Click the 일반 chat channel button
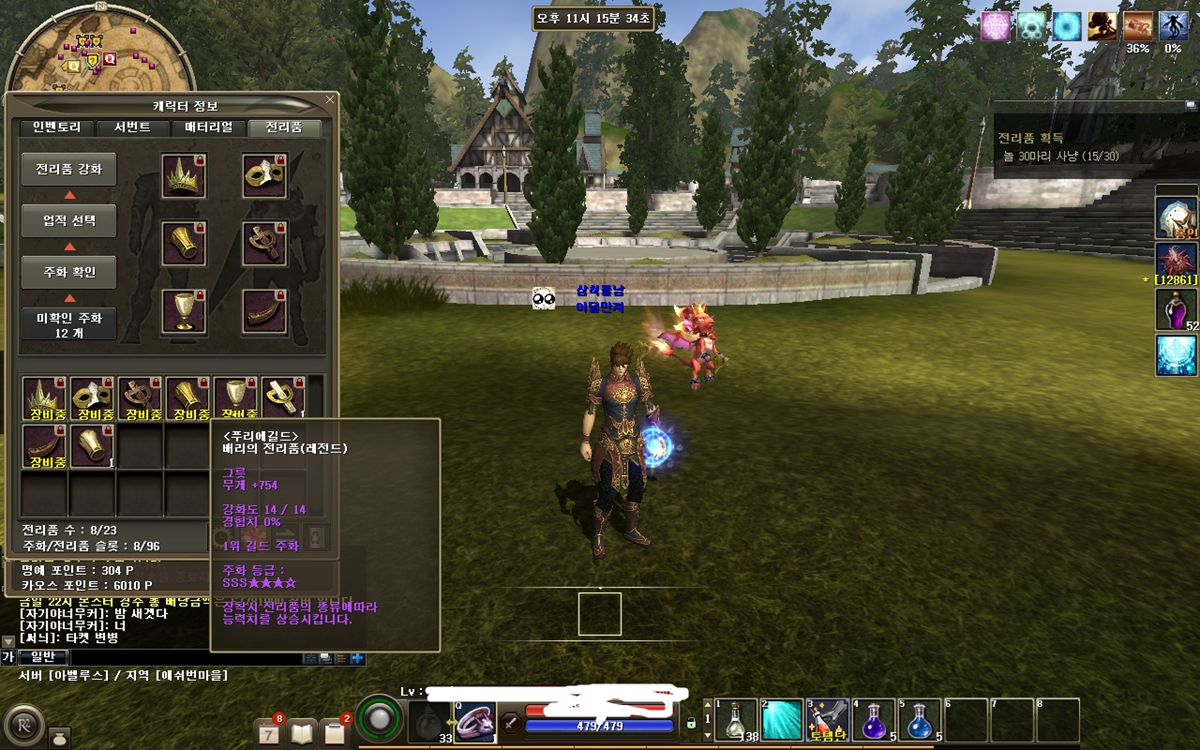This screenshot has height=750, width=1200. [x=43, y=657]
